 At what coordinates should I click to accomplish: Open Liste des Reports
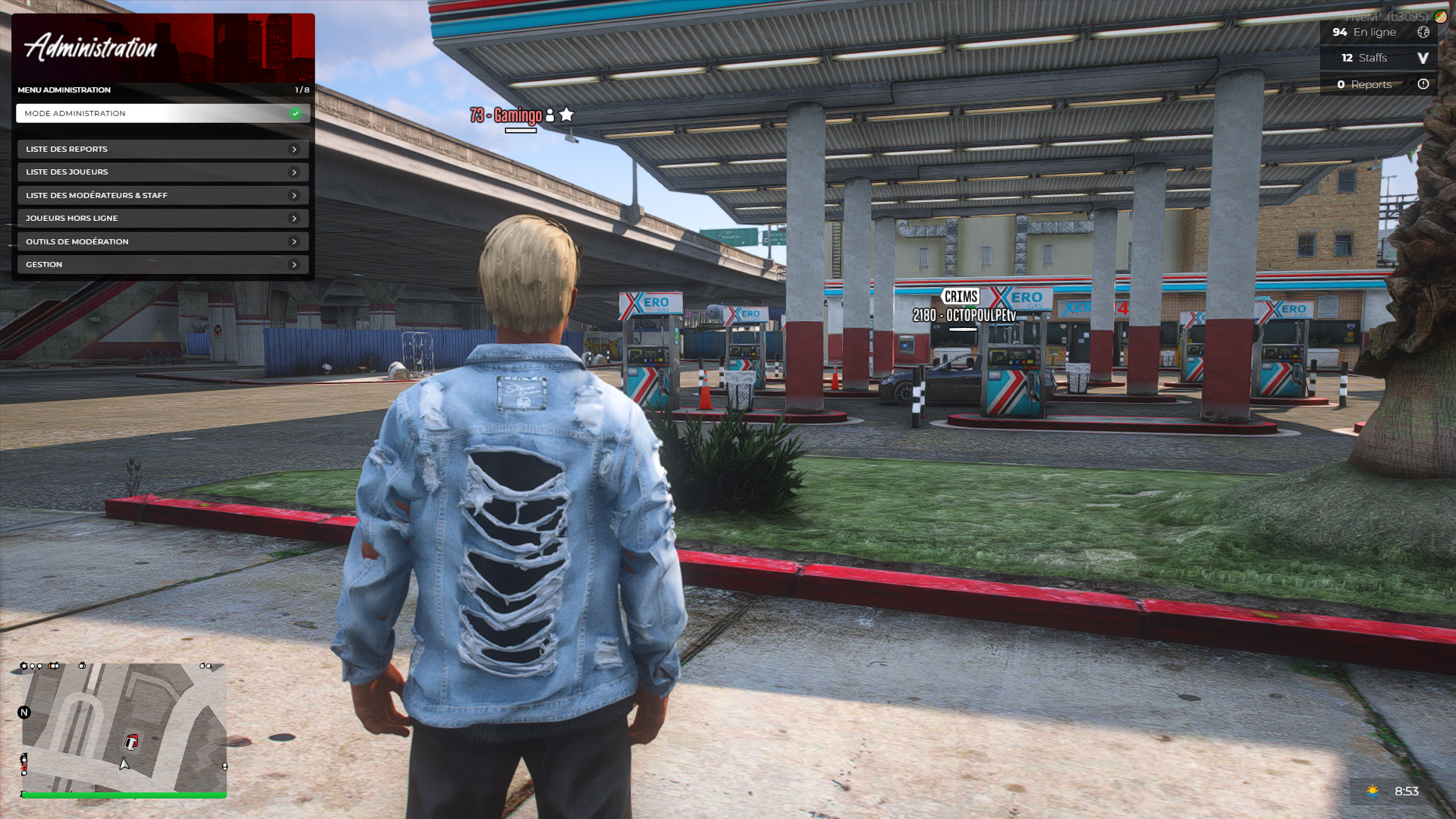coord(162,150)
